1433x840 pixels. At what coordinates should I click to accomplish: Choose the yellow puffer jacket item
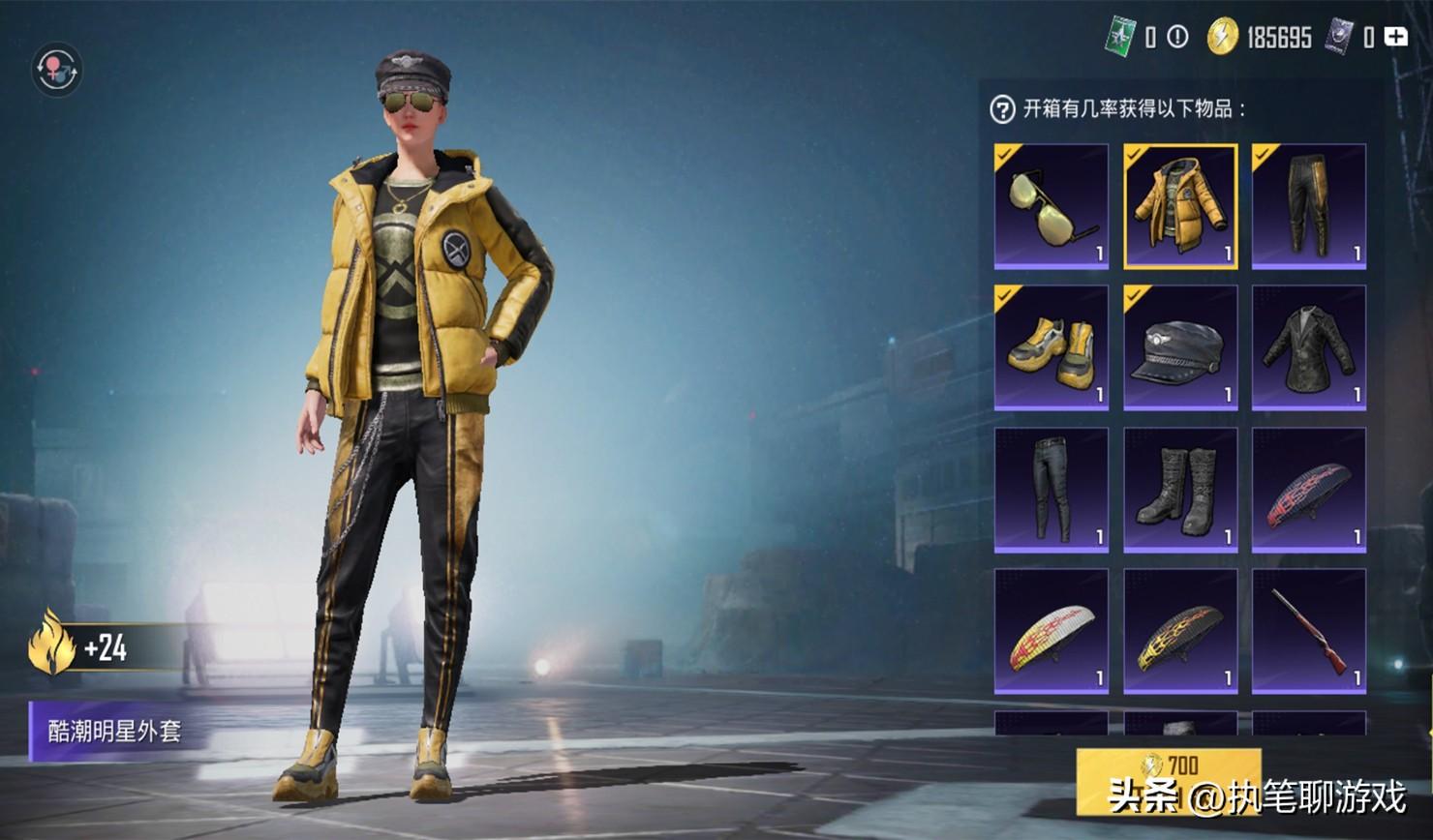click(x=1180, y=206)
